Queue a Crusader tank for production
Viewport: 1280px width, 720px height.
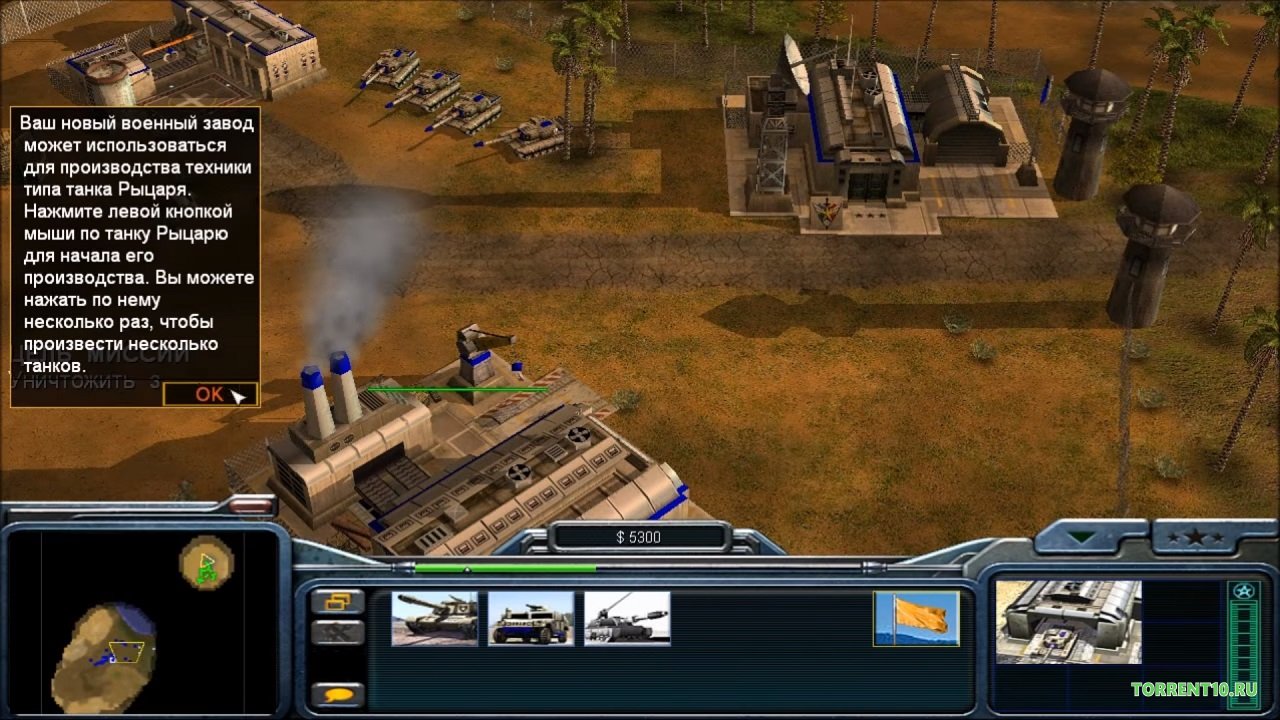434,618
